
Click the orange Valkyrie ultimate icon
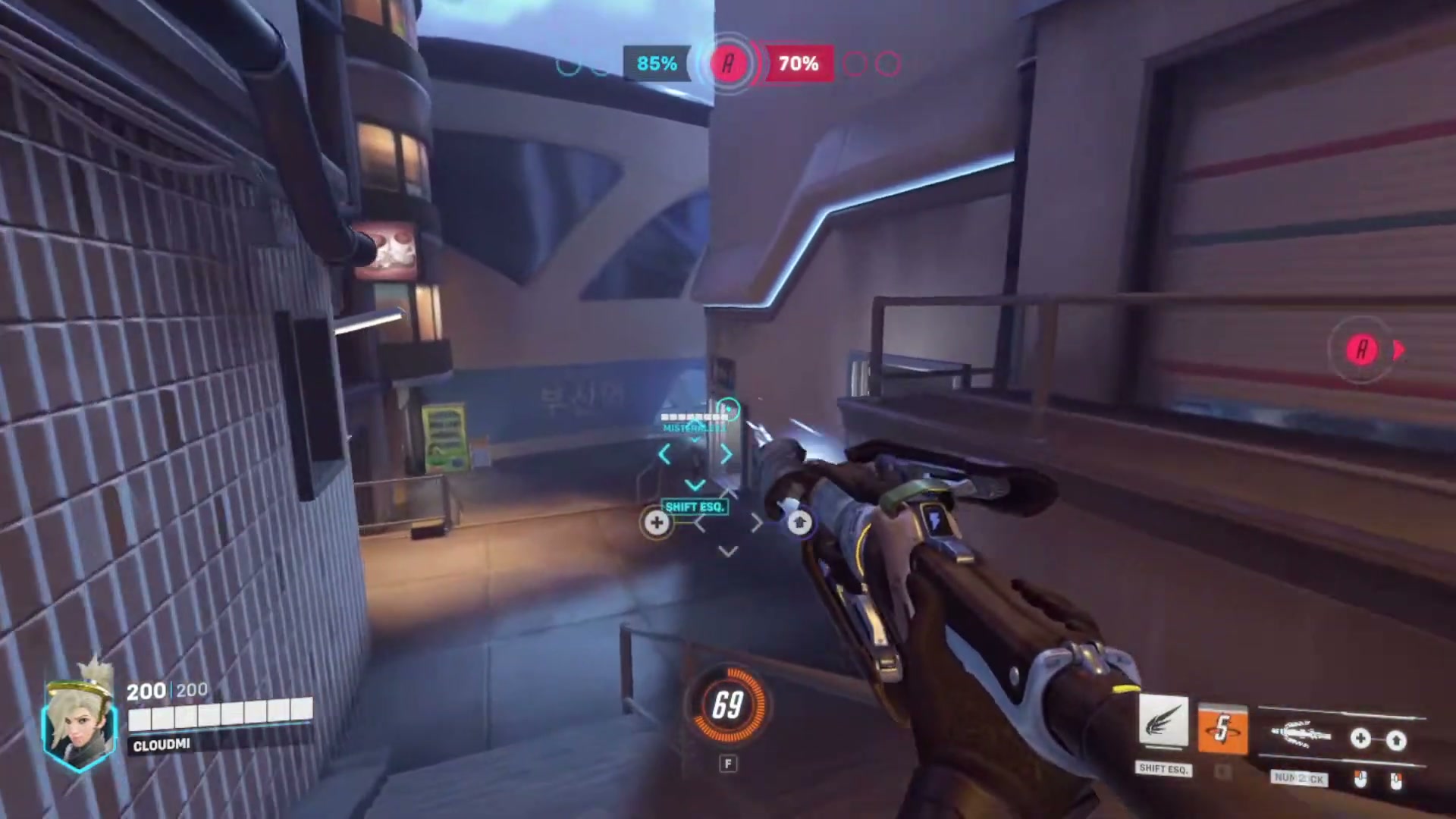(x=1222, y=727)
